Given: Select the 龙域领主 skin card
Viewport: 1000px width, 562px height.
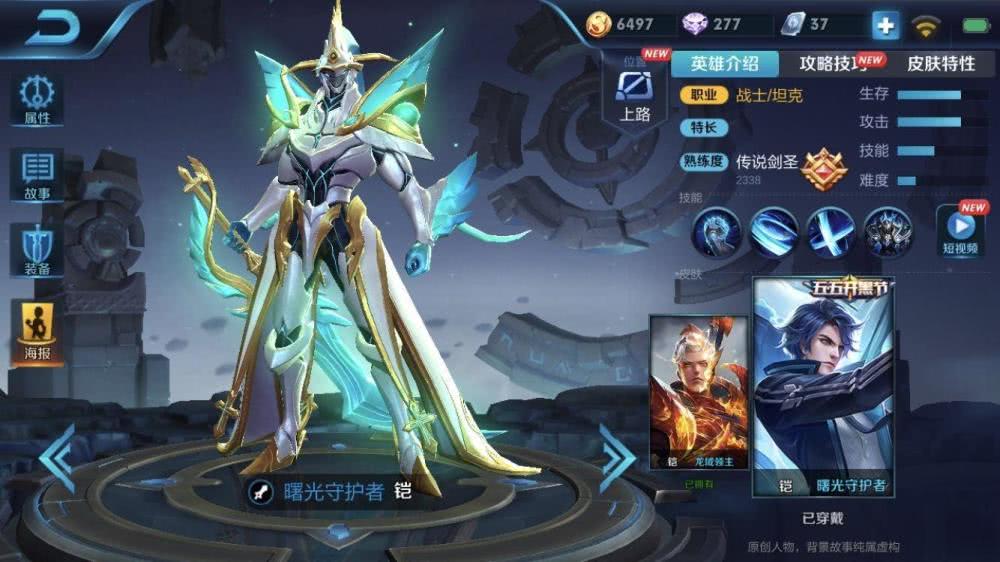Looking at the screenshot, I should (x=698, y=393).
